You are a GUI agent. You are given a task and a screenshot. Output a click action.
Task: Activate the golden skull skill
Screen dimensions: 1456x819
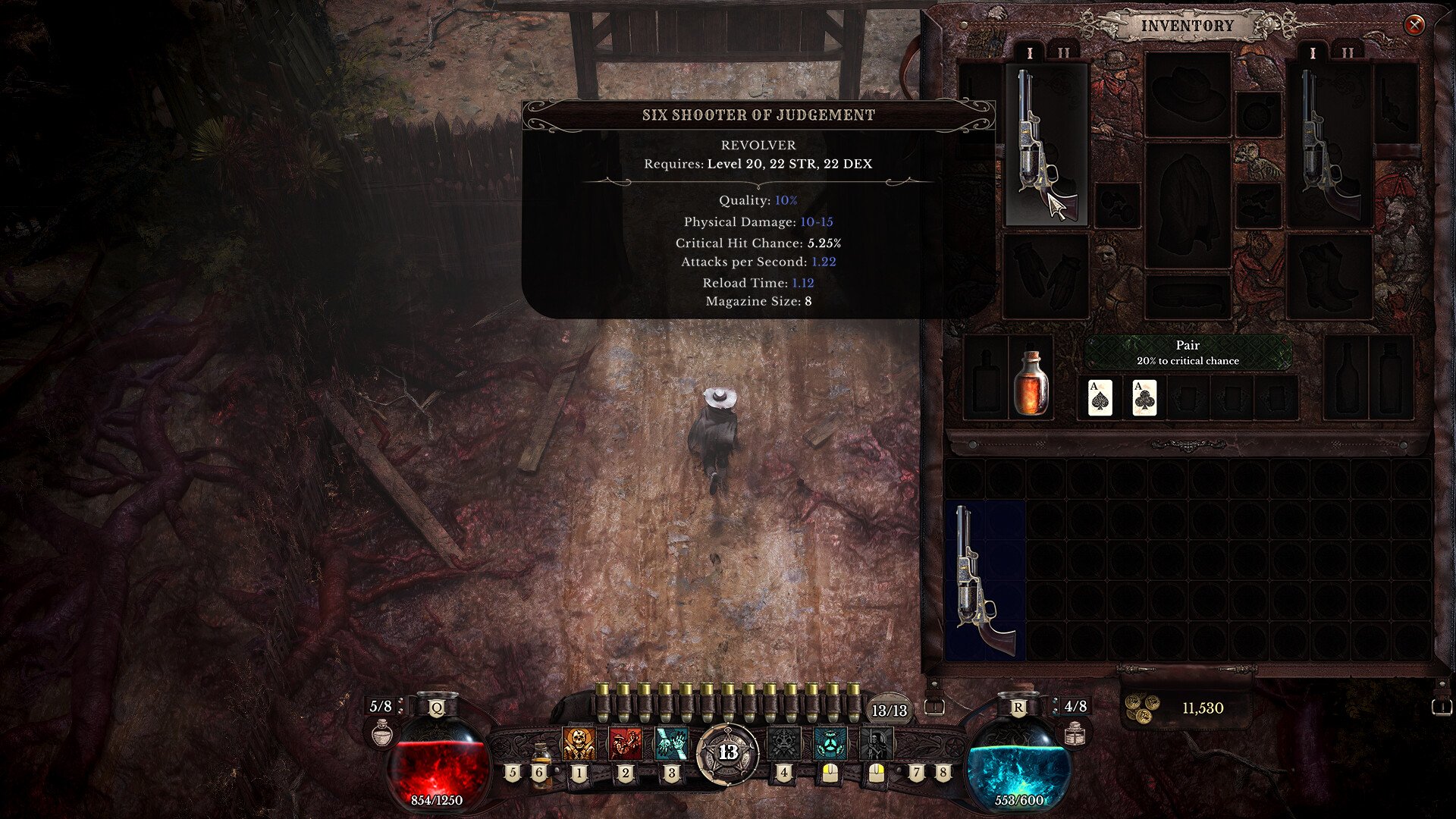(x=579, y=744)
